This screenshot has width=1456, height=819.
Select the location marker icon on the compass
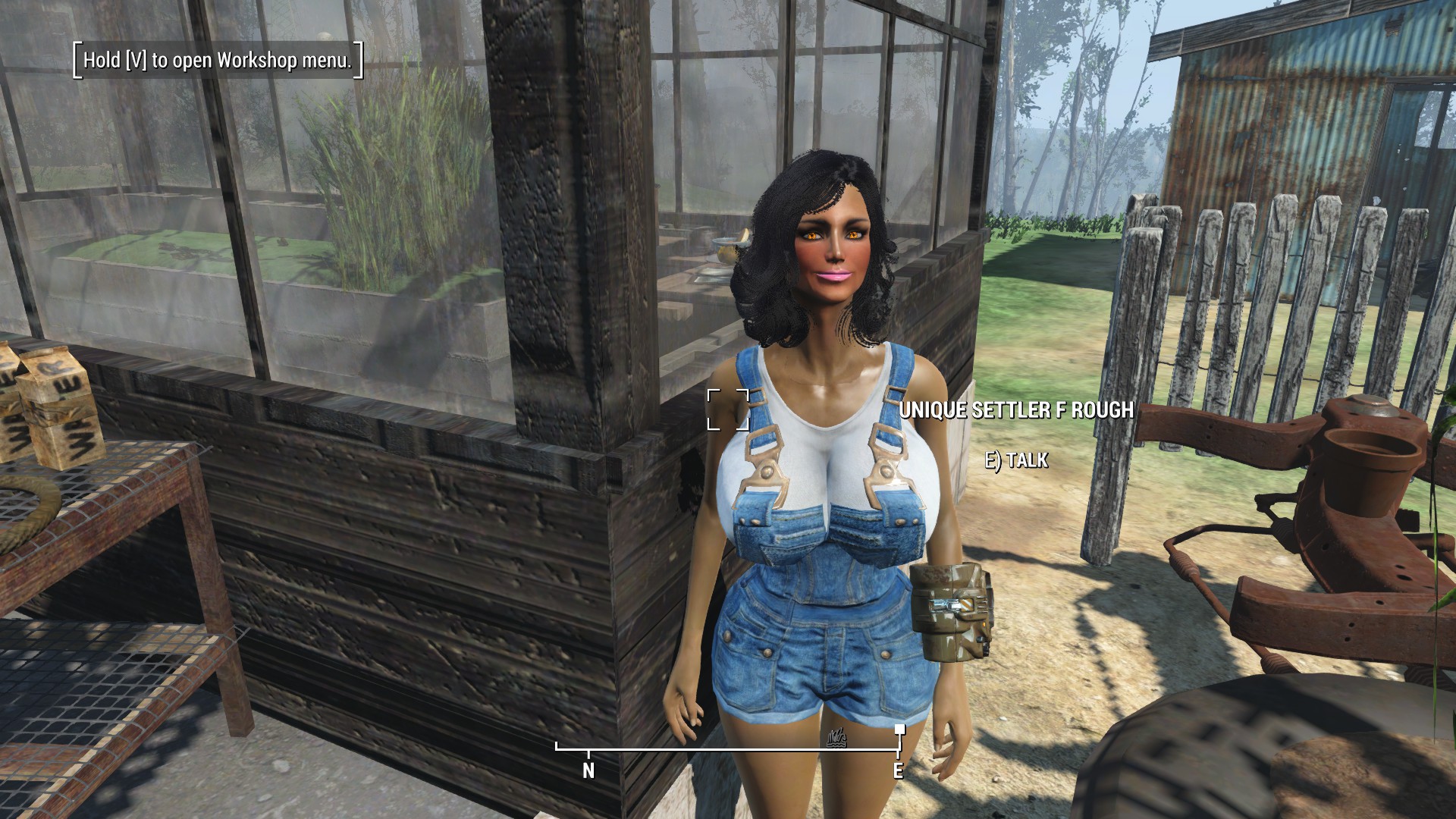[836, 736]
